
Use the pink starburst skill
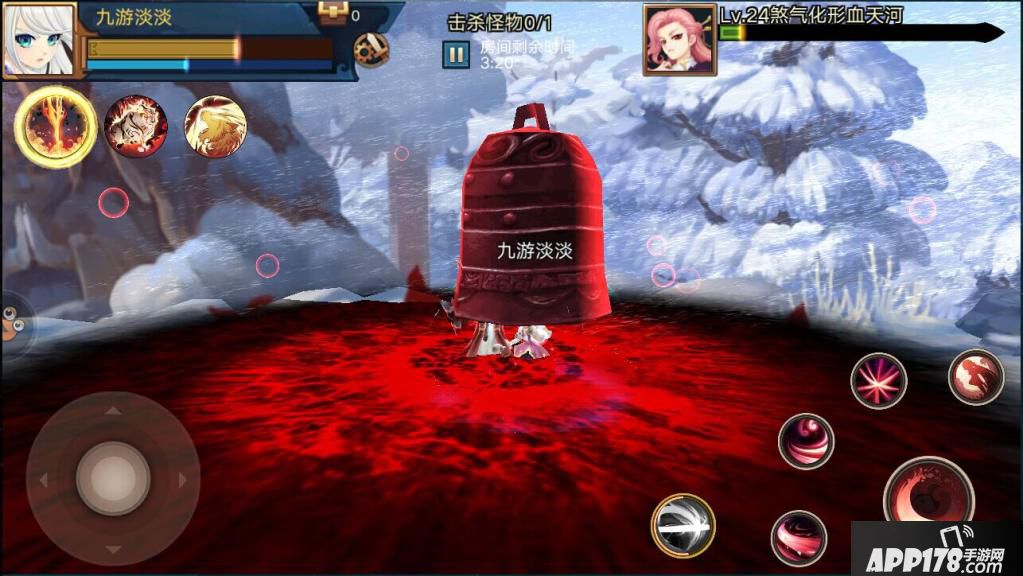[x=879, y=381]
